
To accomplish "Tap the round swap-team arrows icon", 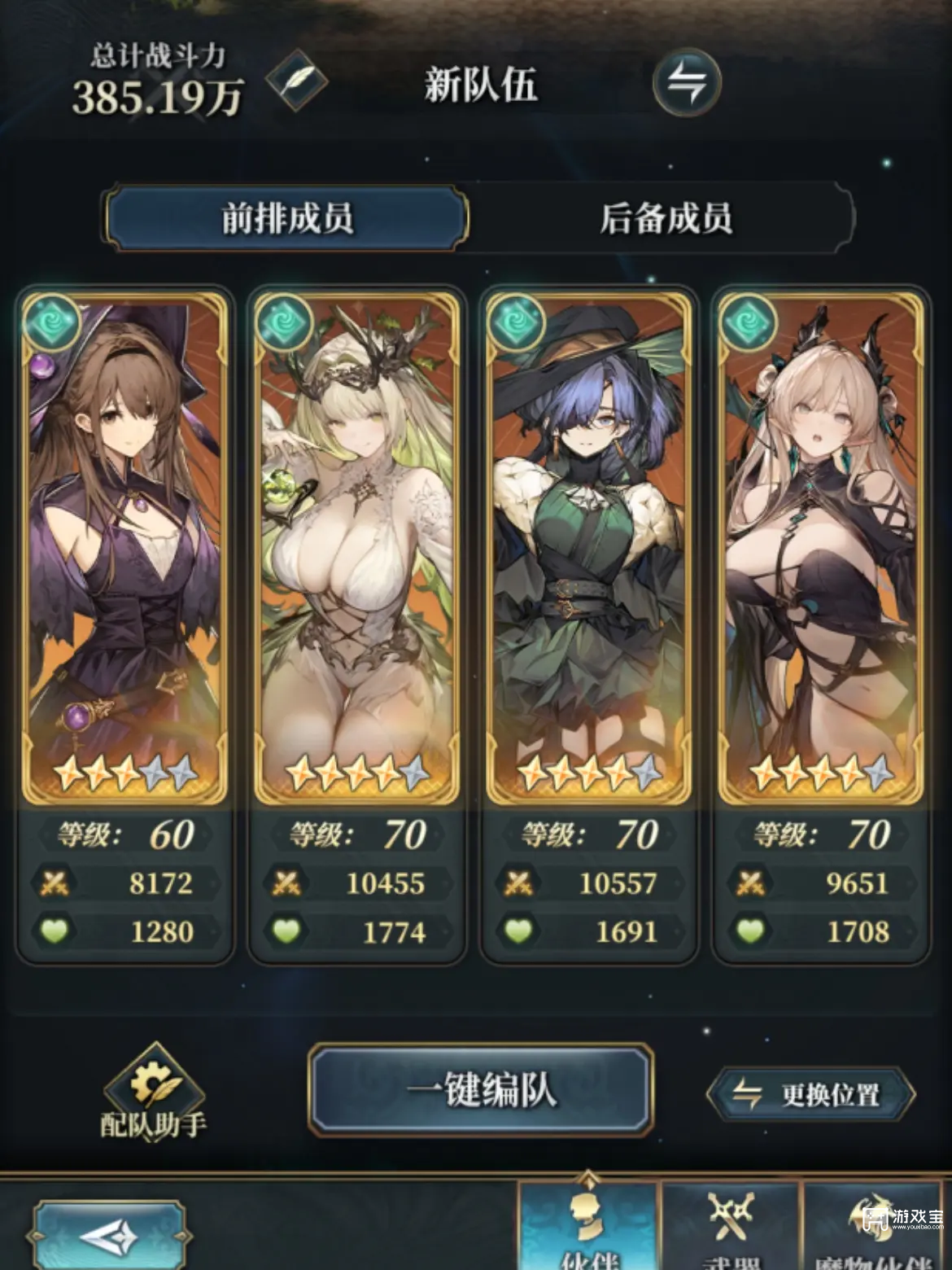I will 686,82.
